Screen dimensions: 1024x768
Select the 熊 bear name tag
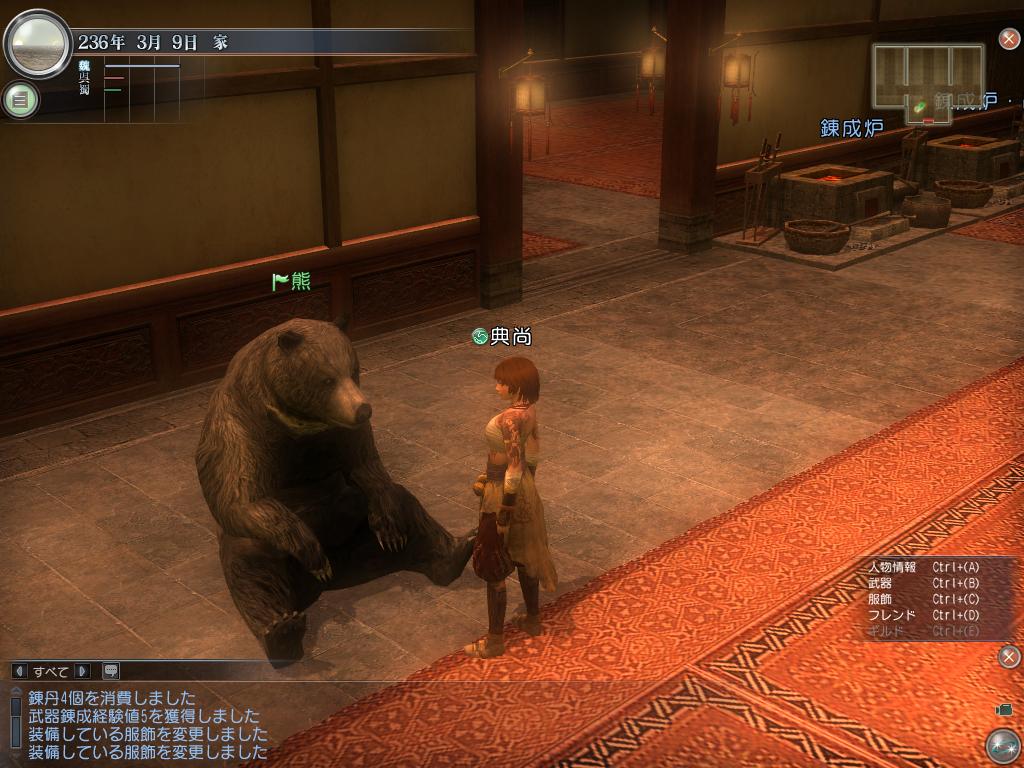tap(292, 282)
